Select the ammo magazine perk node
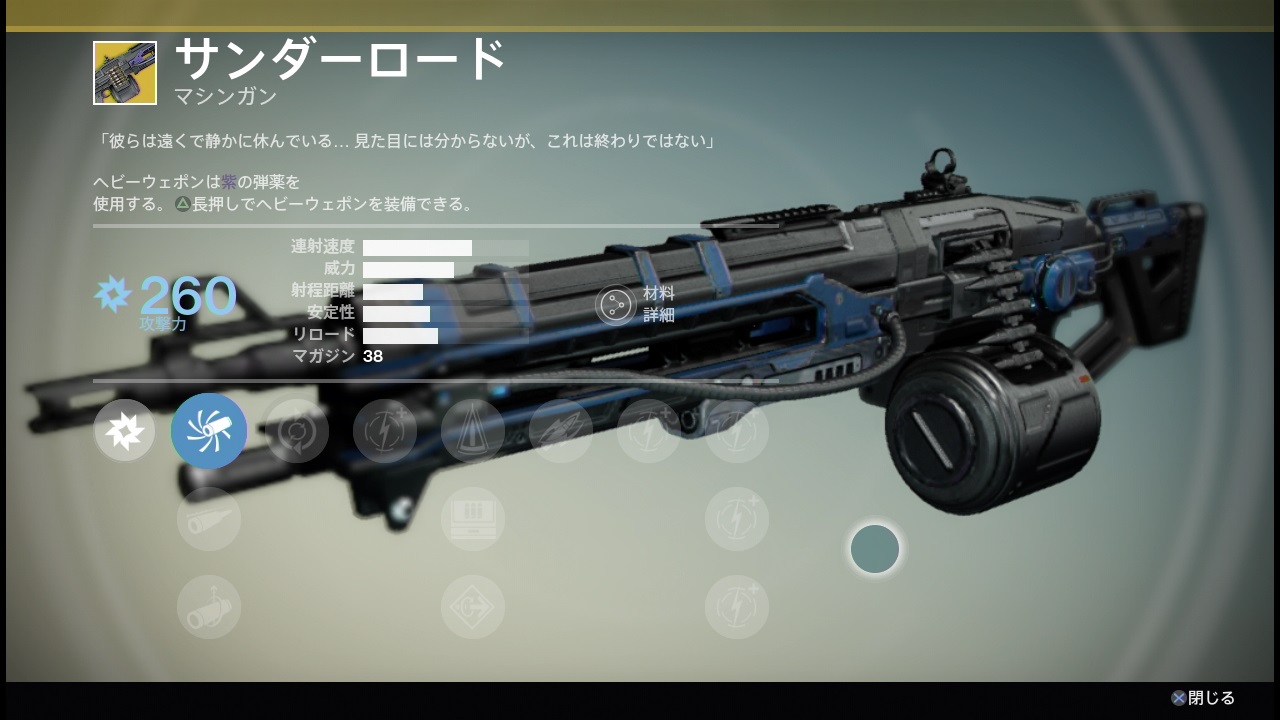This screenshot has height=720, width=1280. click(x=473, y=519)
